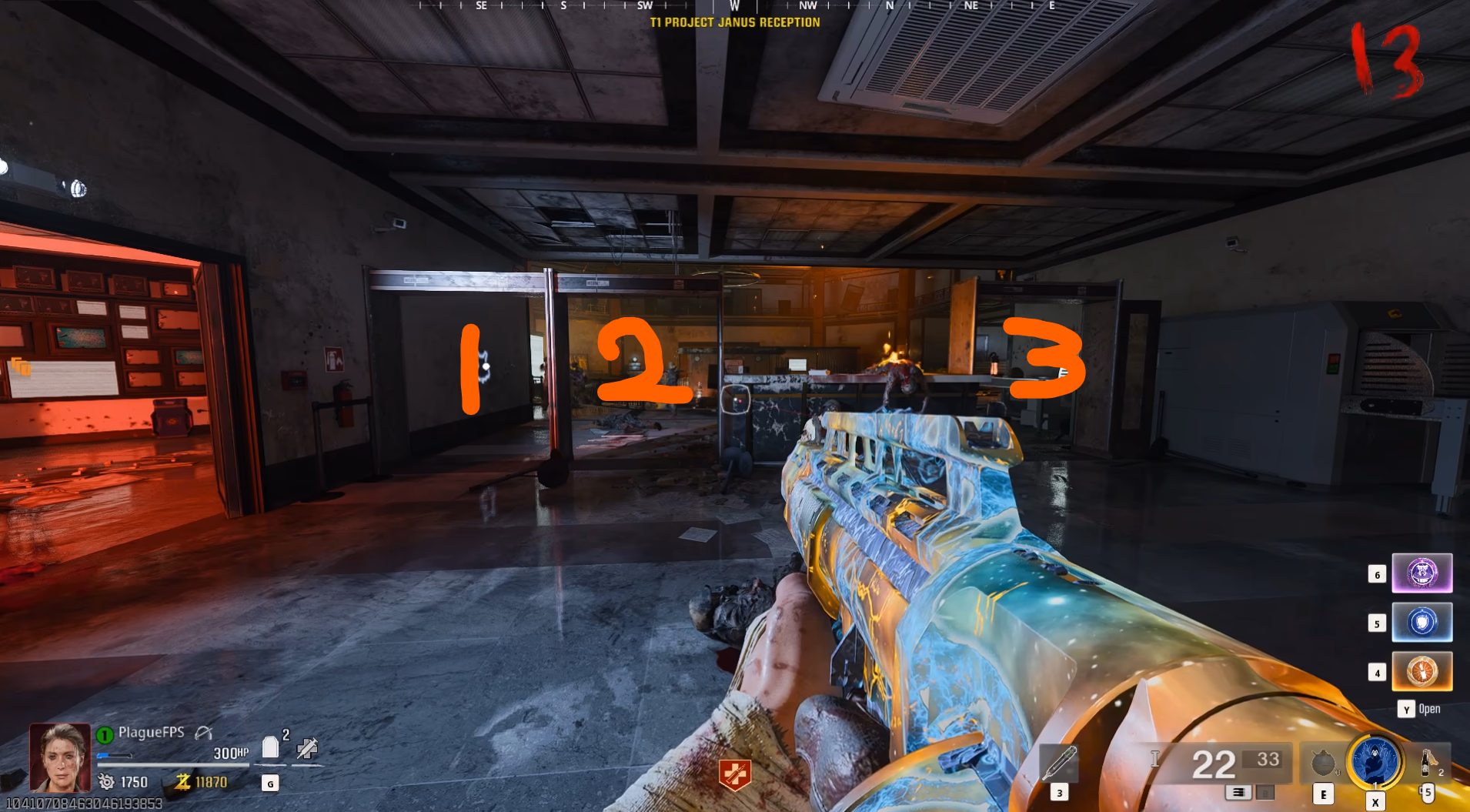Screen dimensions: 1470x812
Task: Trigger the blue hooded-figure field upgrade
Action: [x=1375, y=761]
